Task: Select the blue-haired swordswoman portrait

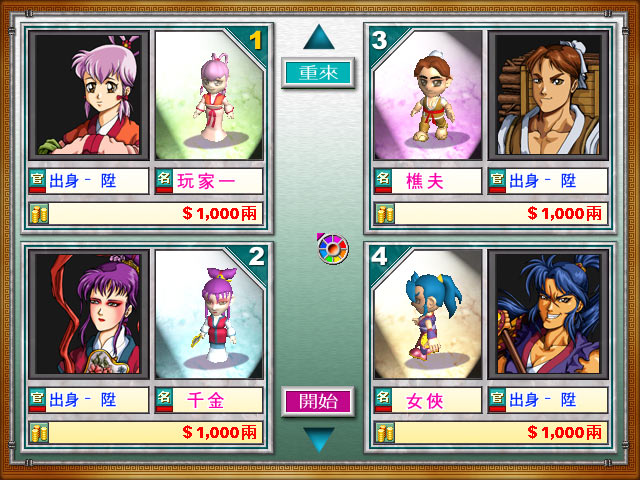Action: (x=548, y=314)
